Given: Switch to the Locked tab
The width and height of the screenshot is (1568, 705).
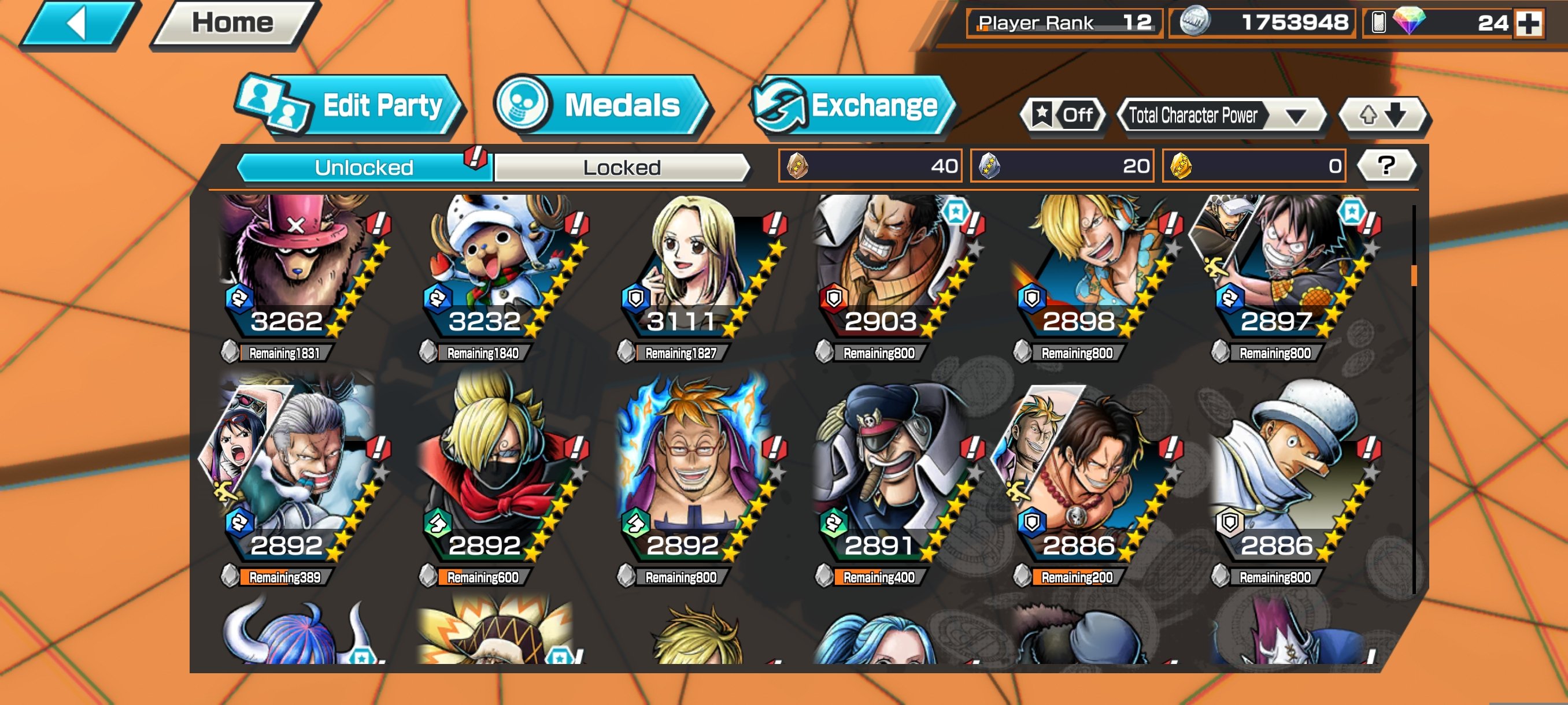Looking at the screenshot, I should [x=622, y=167].
